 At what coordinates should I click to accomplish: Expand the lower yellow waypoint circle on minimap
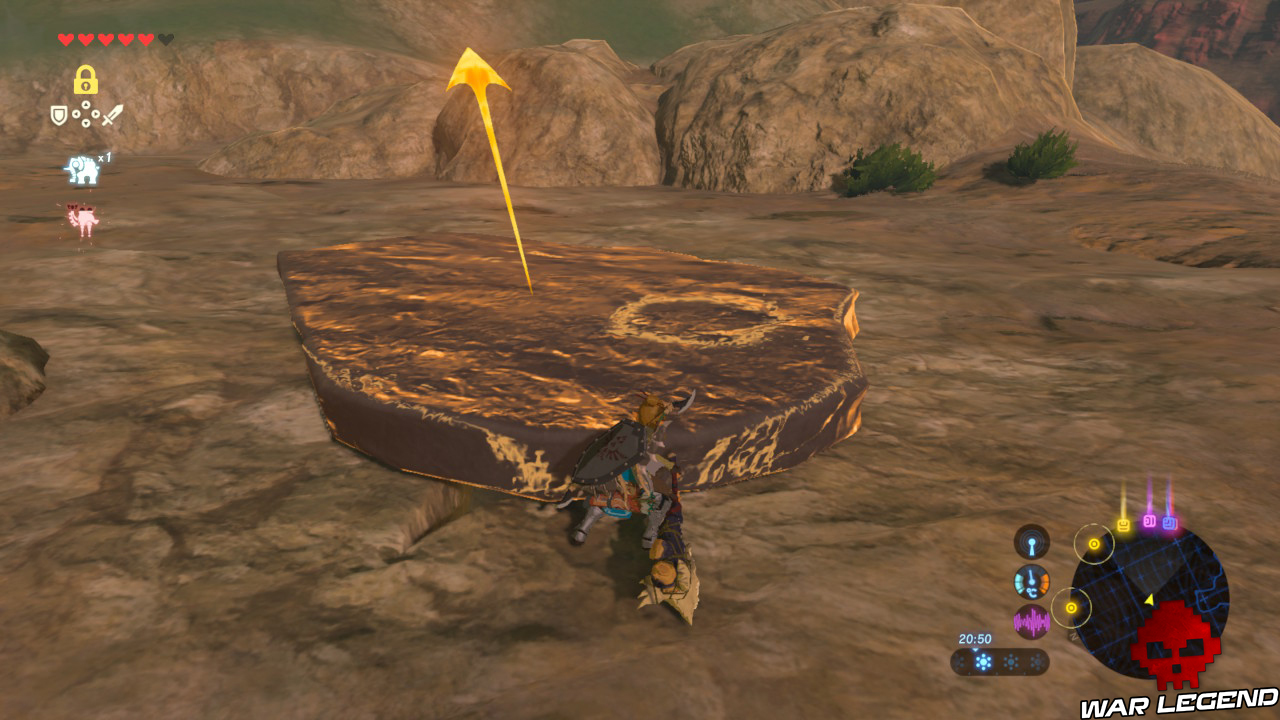(1072, 607)
